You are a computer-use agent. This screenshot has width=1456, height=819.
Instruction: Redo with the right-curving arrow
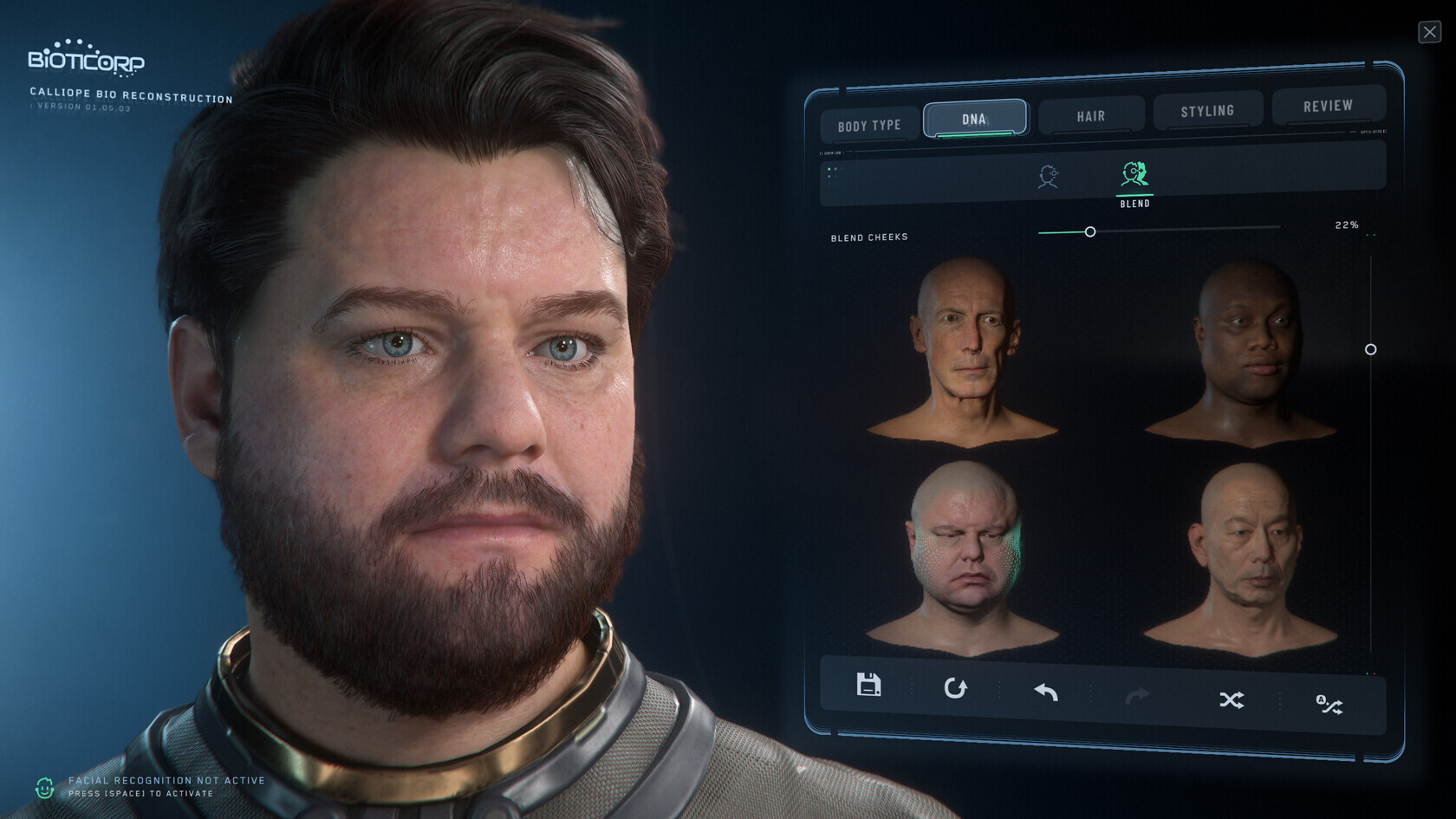[x=1137, y=695]
